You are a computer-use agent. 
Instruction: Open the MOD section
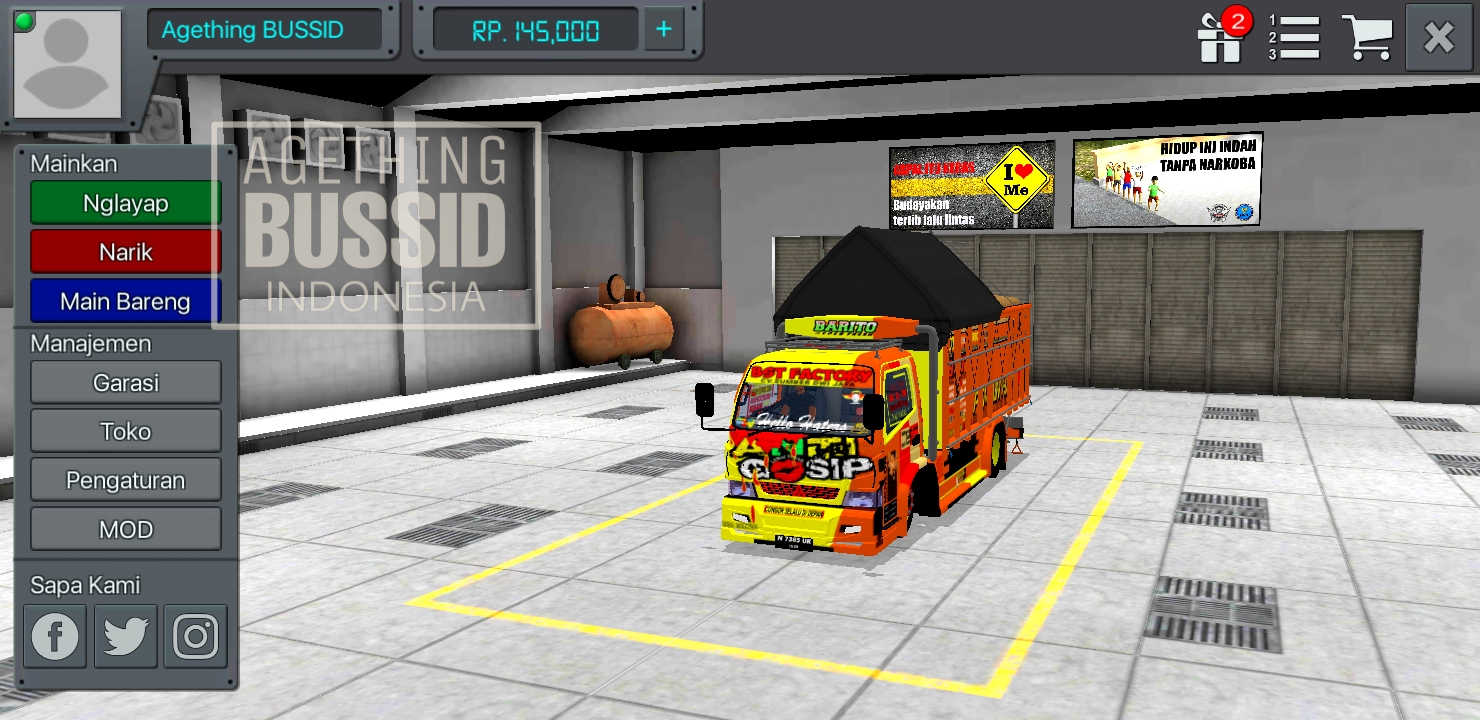tap(125, 529)
